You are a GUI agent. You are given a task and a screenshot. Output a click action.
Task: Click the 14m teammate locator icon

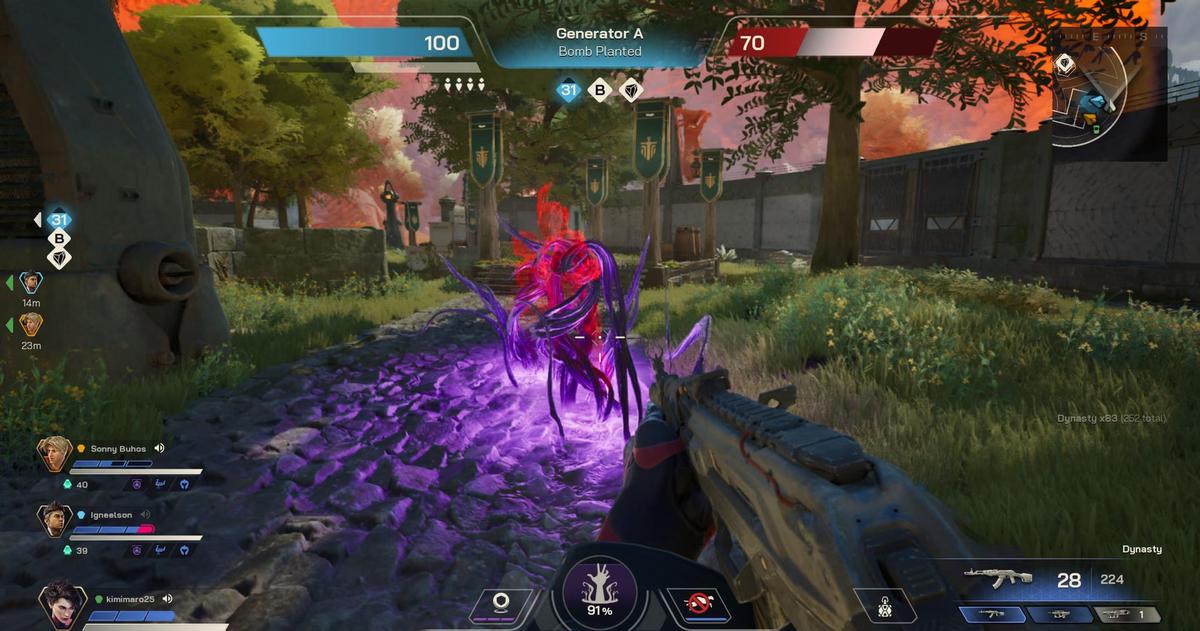tap(31, 283)
